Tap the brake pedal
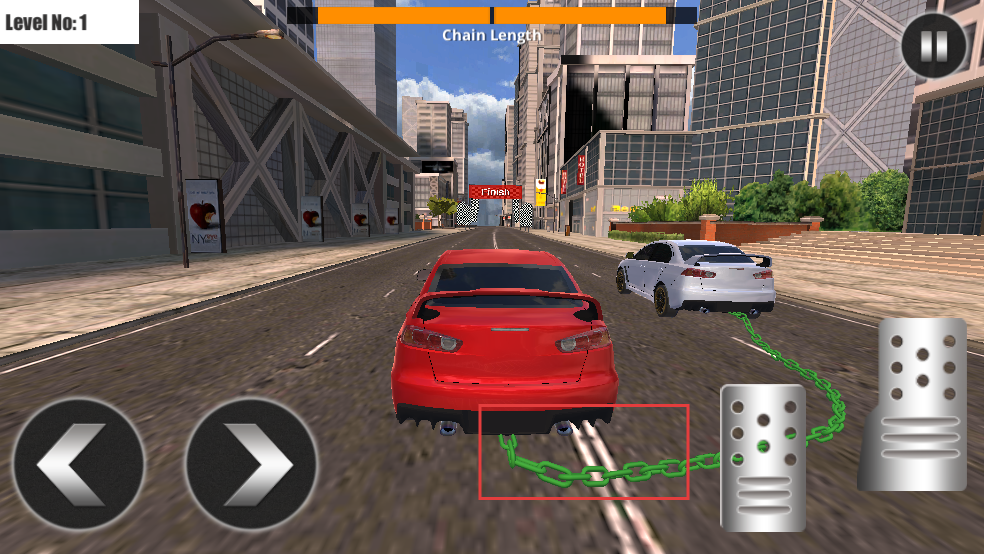The height and width of the screenshot is (554, 984). point(763,457)
